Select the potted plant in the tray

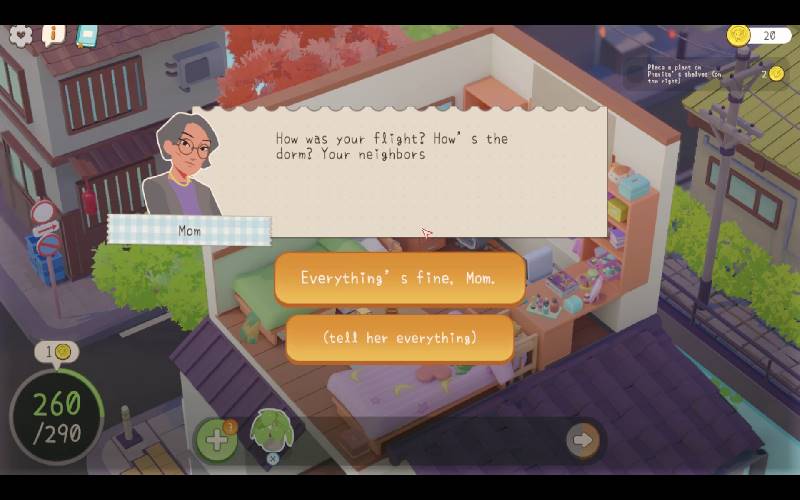click(x=271, y=432)
